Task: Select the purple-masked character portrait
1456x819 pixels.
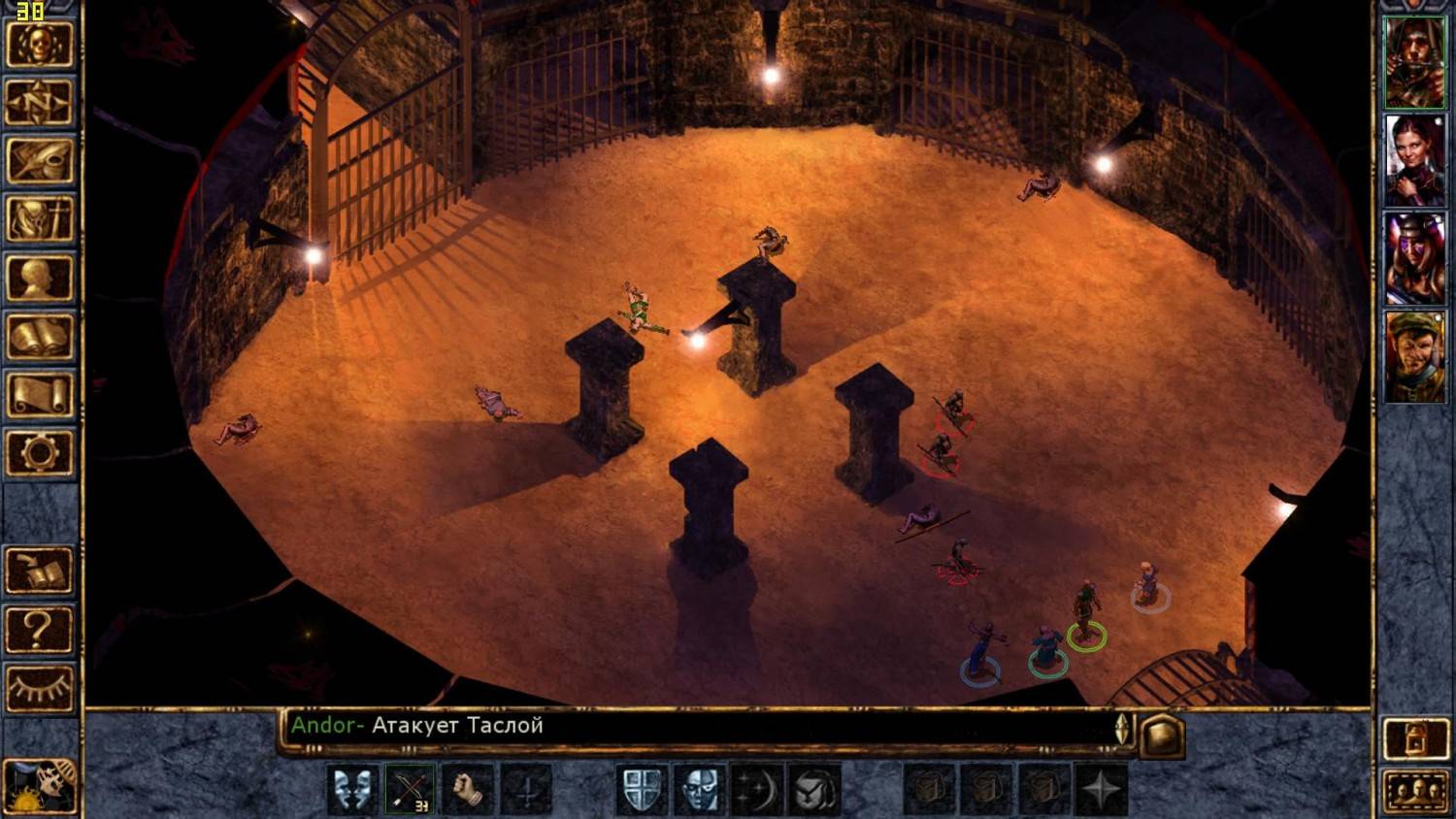Action: [x=1413, y=259]
